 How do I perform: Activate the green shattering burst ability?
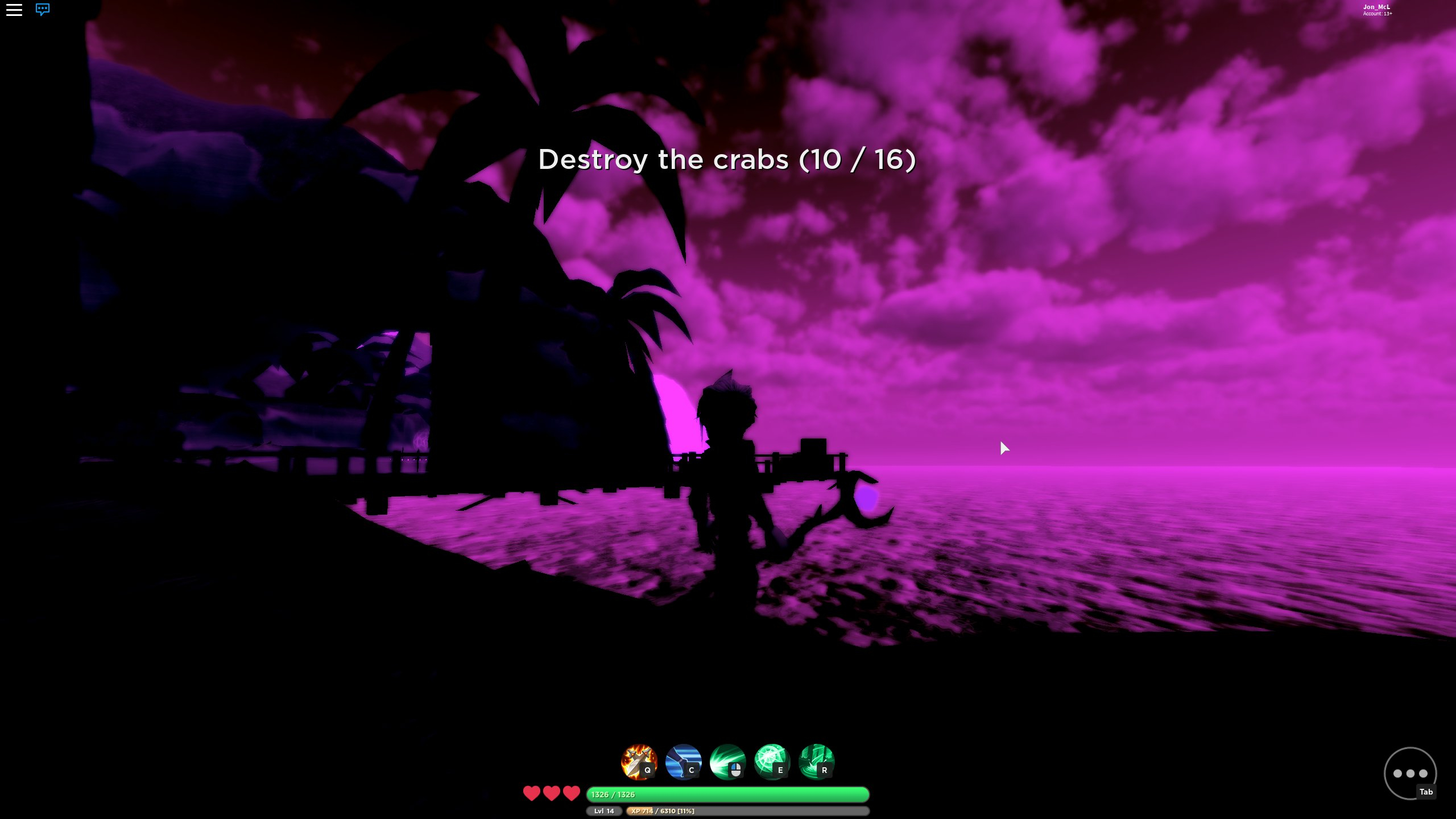coord(772,762)
